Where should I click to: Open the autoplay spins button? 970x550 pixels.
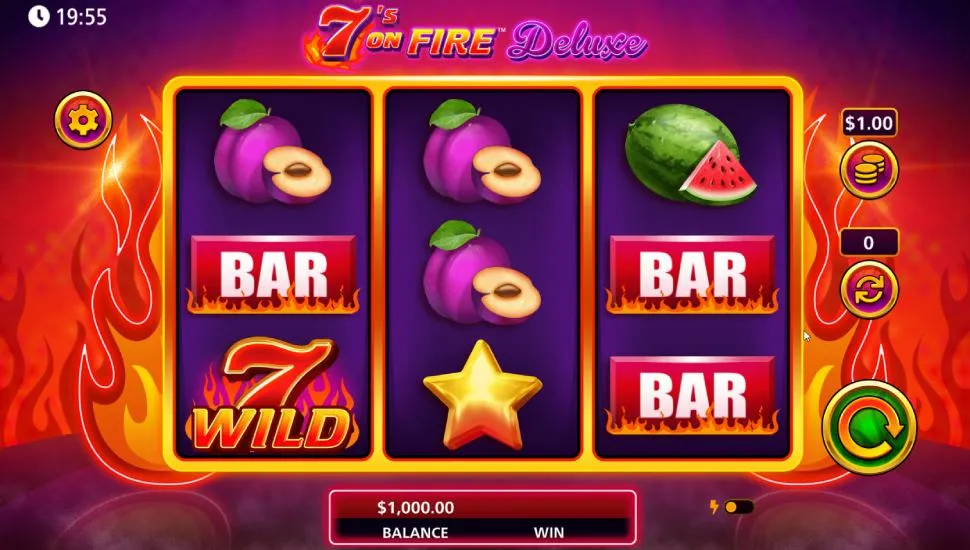coord(868,289)
